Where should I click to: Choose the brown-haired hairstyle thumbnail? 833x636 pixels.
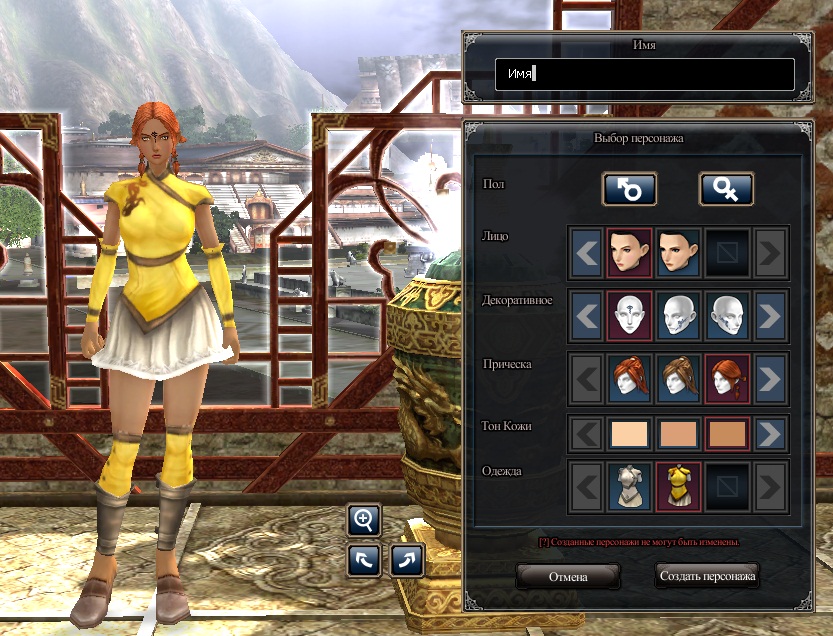(678, 379)
